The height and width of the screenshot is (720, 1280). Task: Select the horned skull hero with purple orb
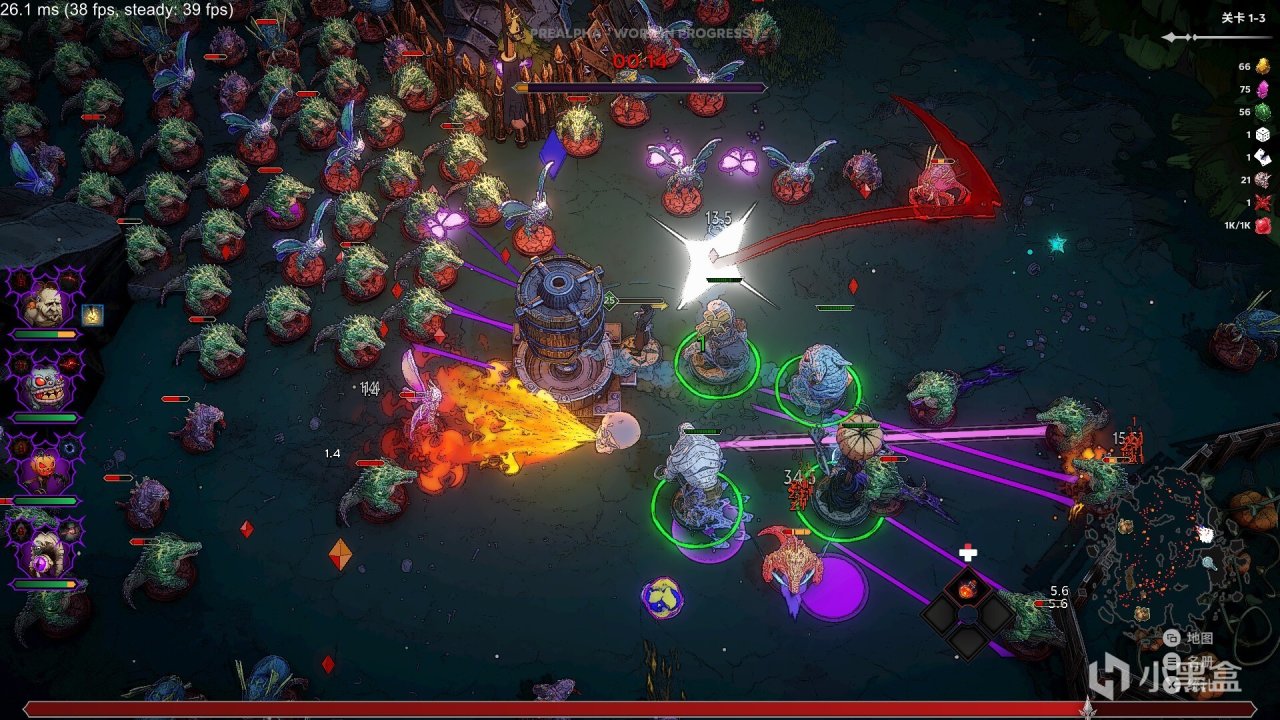point(44,550)
